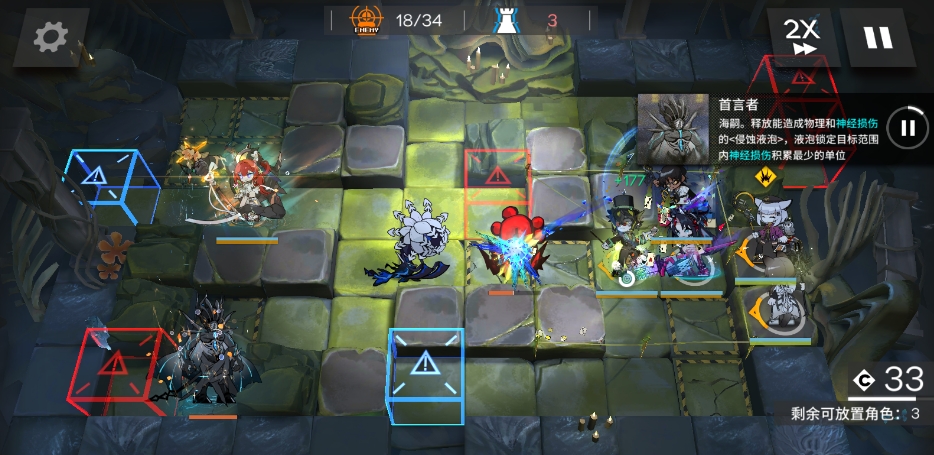Click the circular pause icon on the enemy info panel
This screenshot has width=934, height=455.
point(908,127)
